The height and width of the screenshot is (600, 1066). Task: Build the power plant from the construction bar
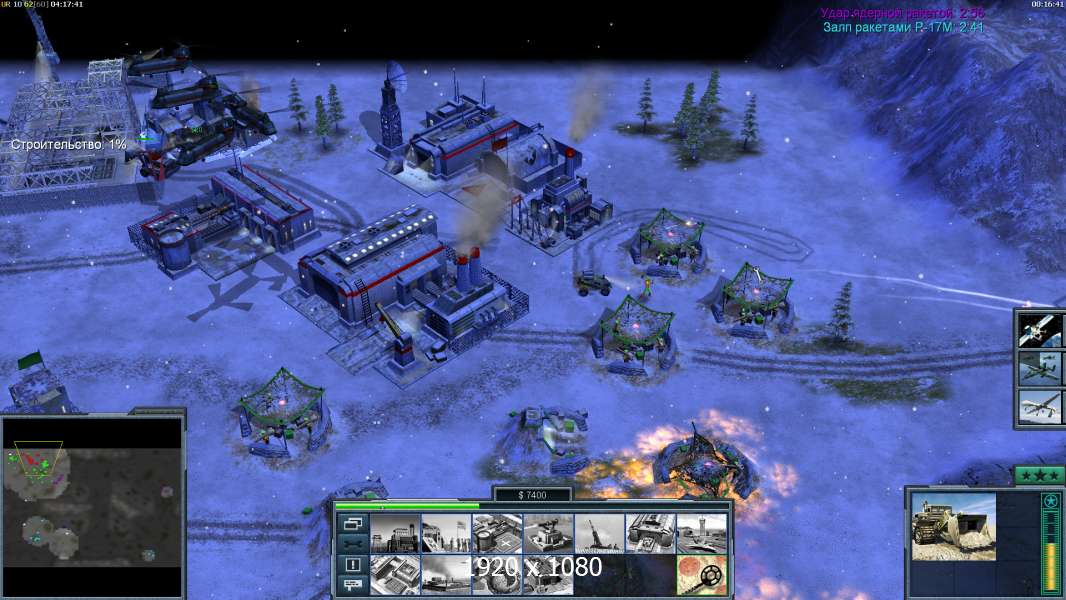[x=395, y=533]
